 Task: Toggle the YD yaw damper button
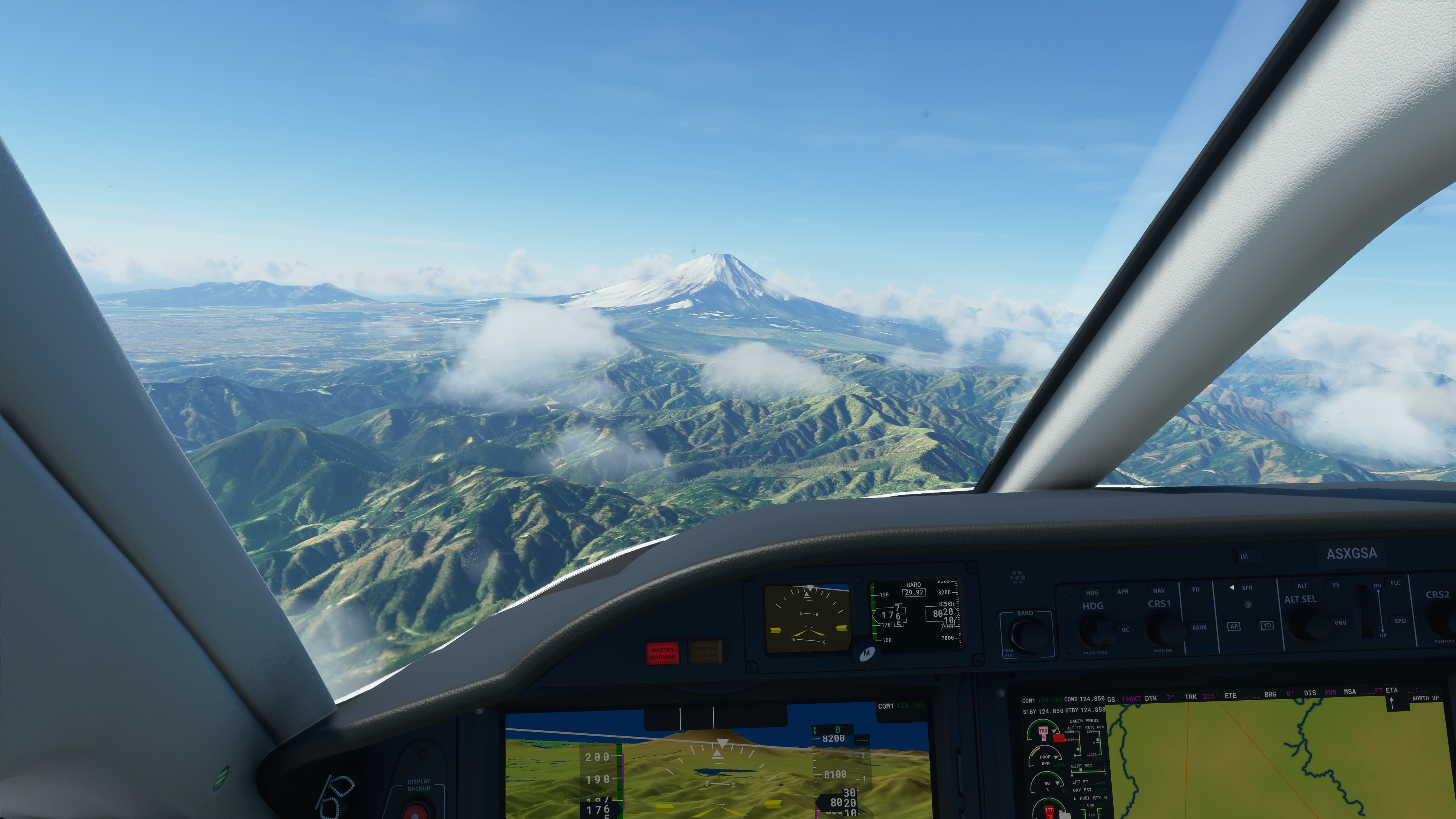(1267, 626)
